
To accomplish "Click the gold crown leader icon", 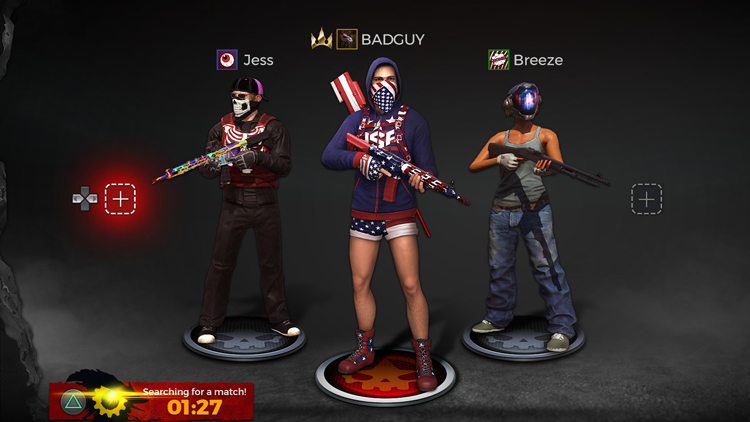I will pyautogui.click(x=321, y=40).
